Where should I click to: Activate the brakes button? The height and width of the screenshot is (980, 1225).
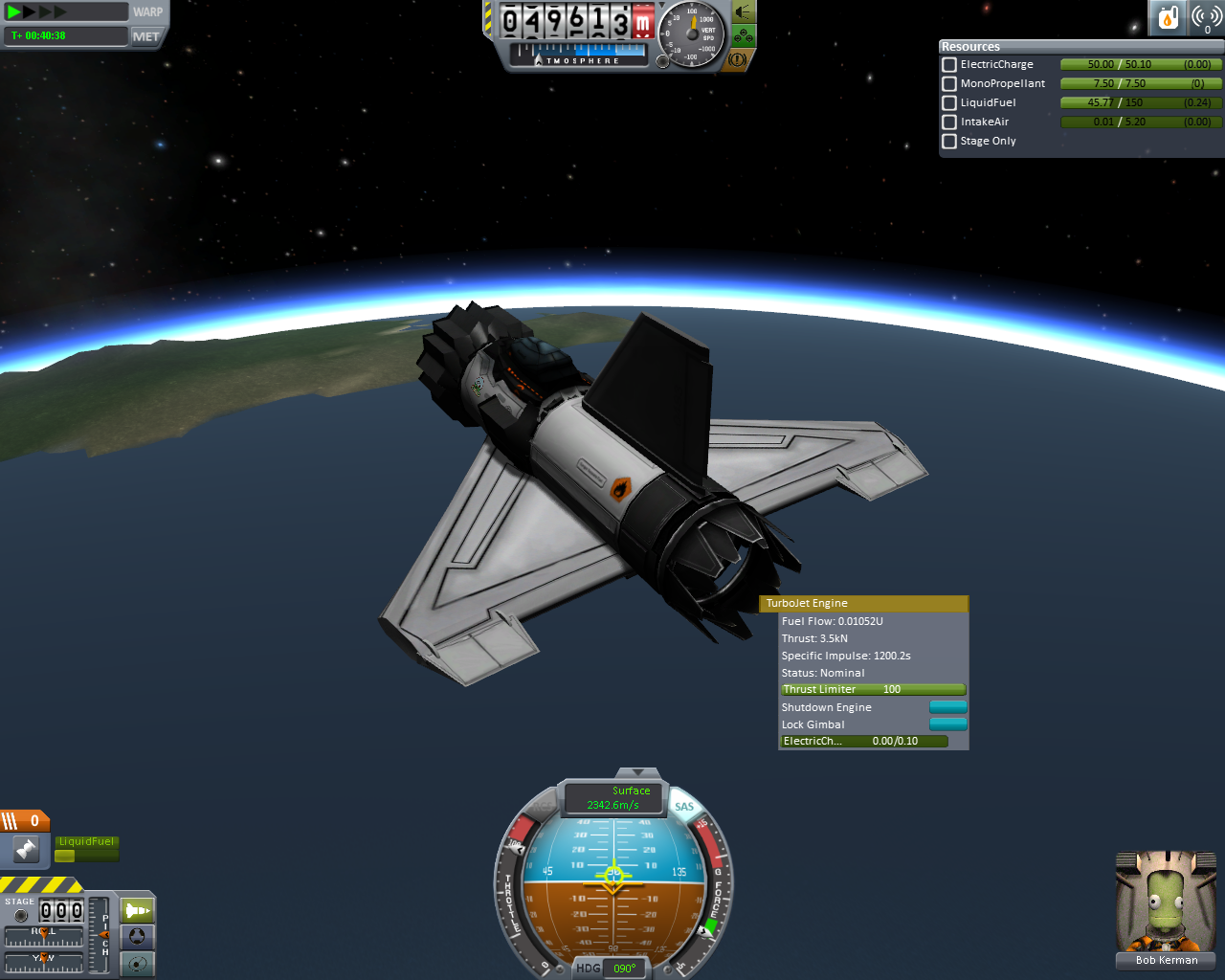[x=737, y=59]
